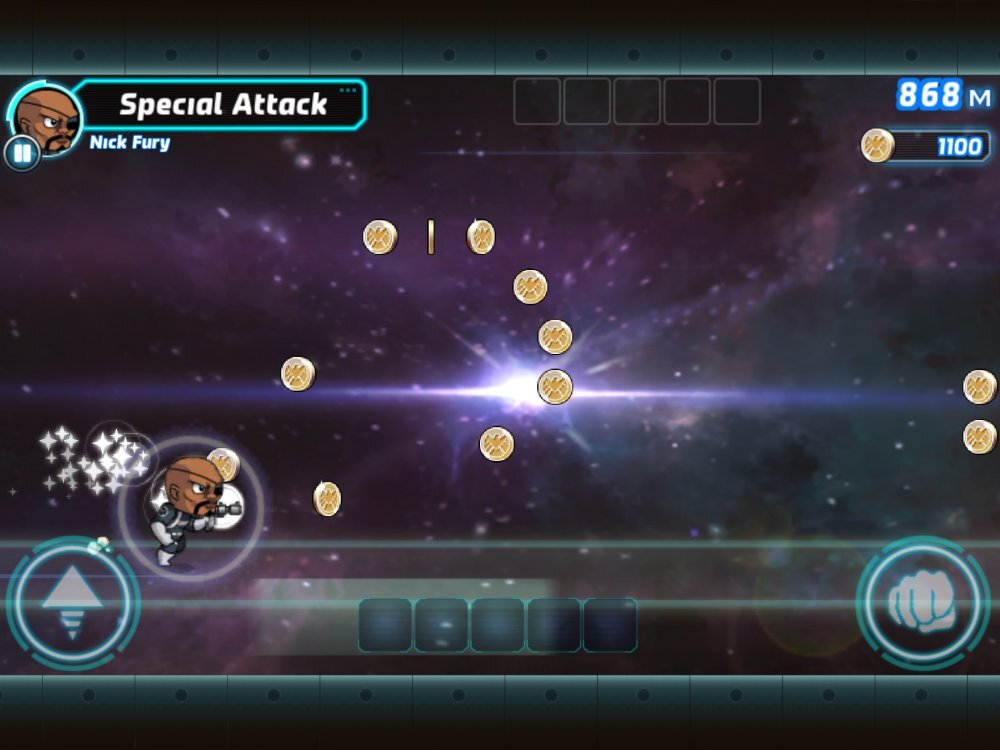Activate the Special Attack banner
1000x750 pixels.
coord(223,104)
